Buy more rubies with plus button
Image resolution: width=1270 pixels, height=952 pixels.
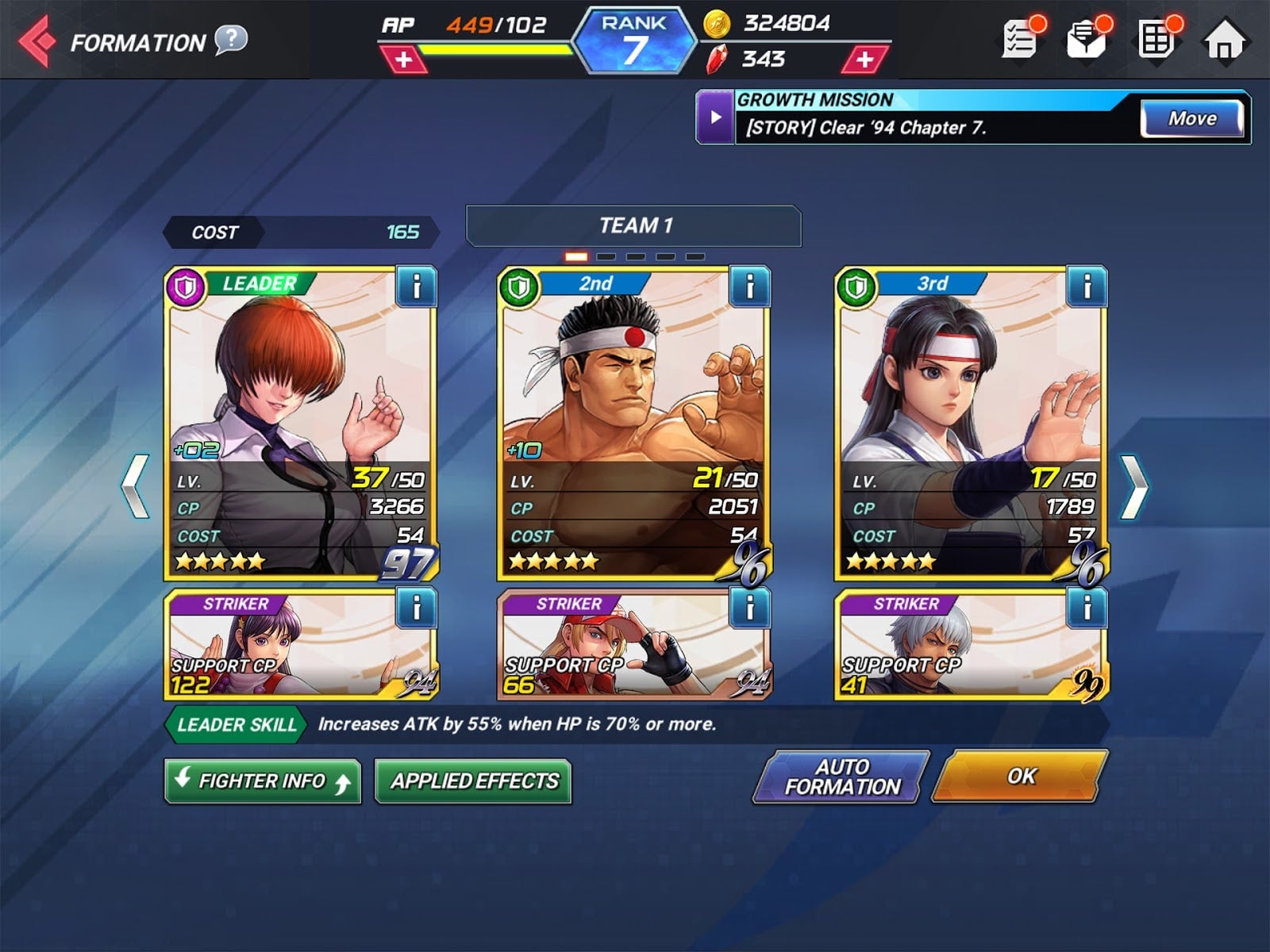coord(864,59)
